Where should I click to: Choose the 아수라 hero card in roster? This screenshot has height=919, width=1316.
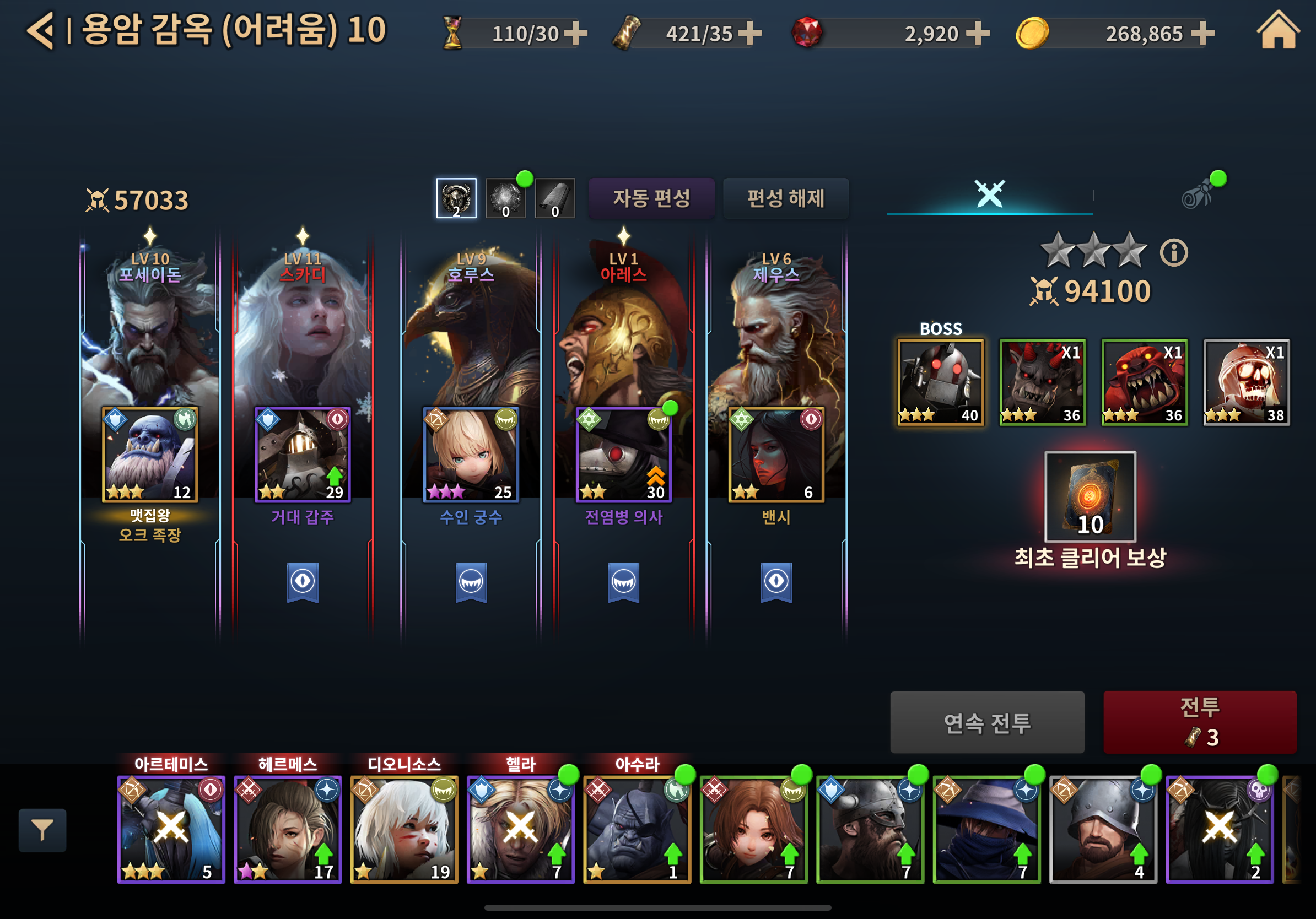637,829
